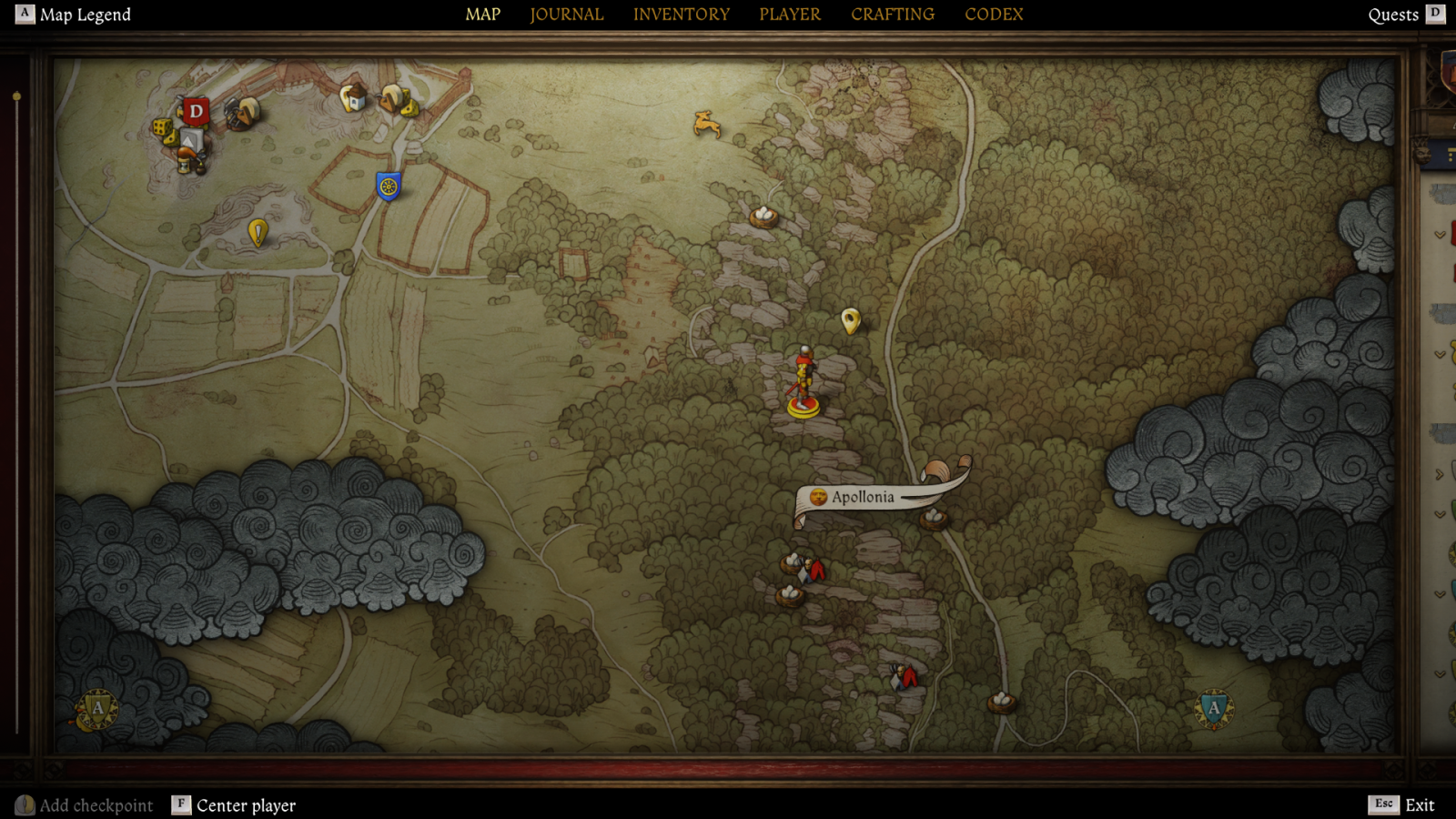The width and height of the screenshot is (1456, 819).
Task: Select the Apollonia location banner
Action: pos(861,497)
